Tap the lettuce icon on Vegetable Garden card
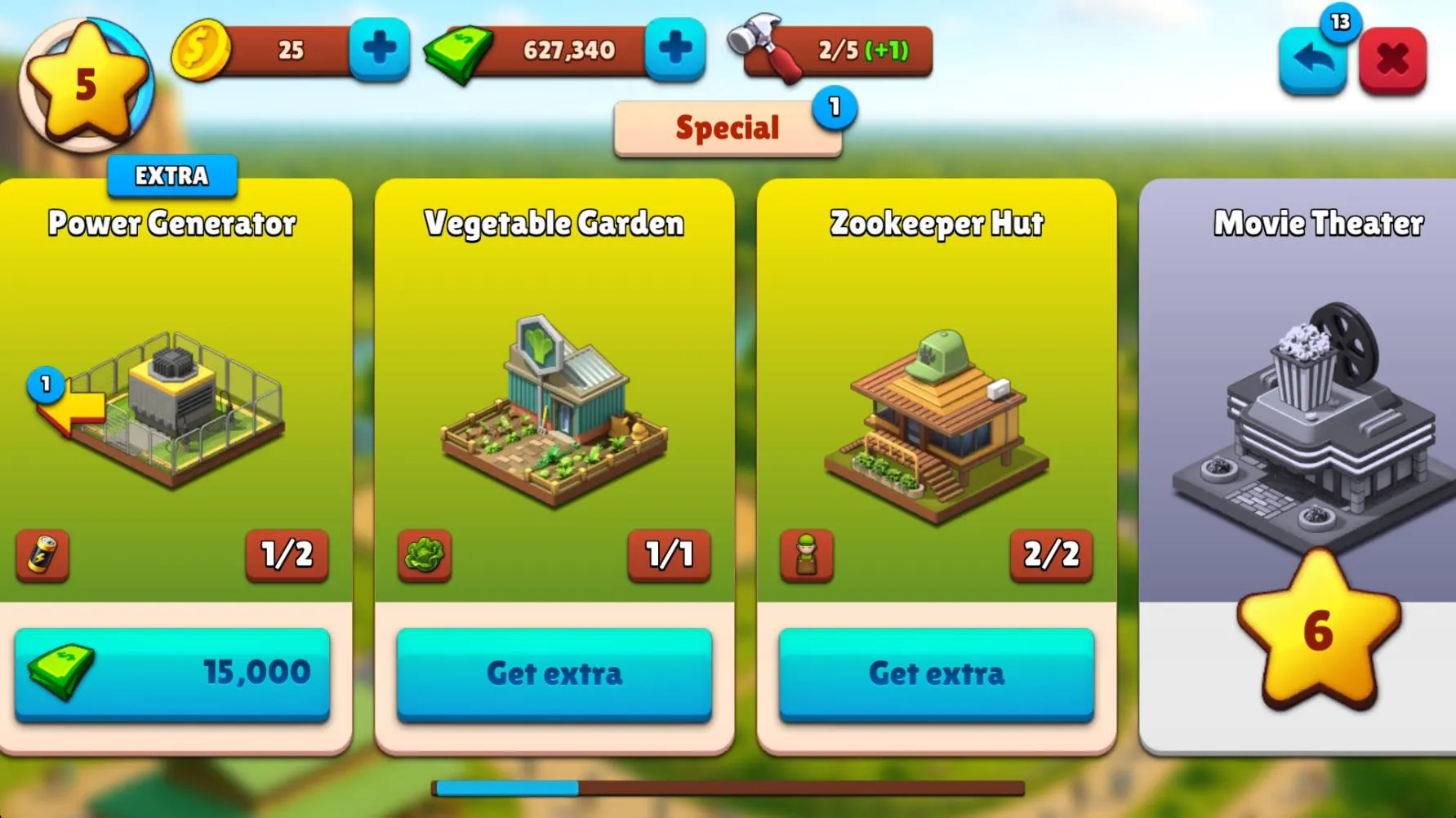1456x818 pixels. coord(425,558)
